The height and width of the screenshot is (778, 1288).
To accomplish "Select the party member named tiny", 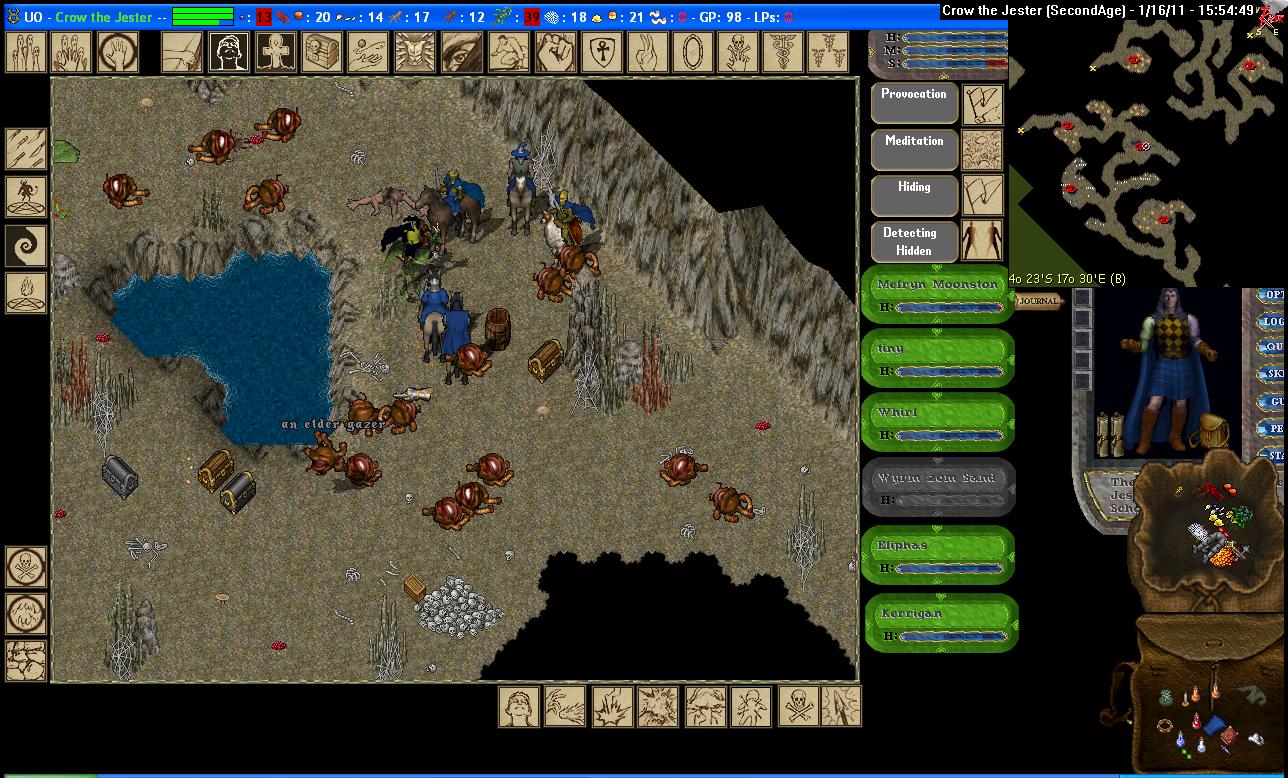I will point(938,359).
